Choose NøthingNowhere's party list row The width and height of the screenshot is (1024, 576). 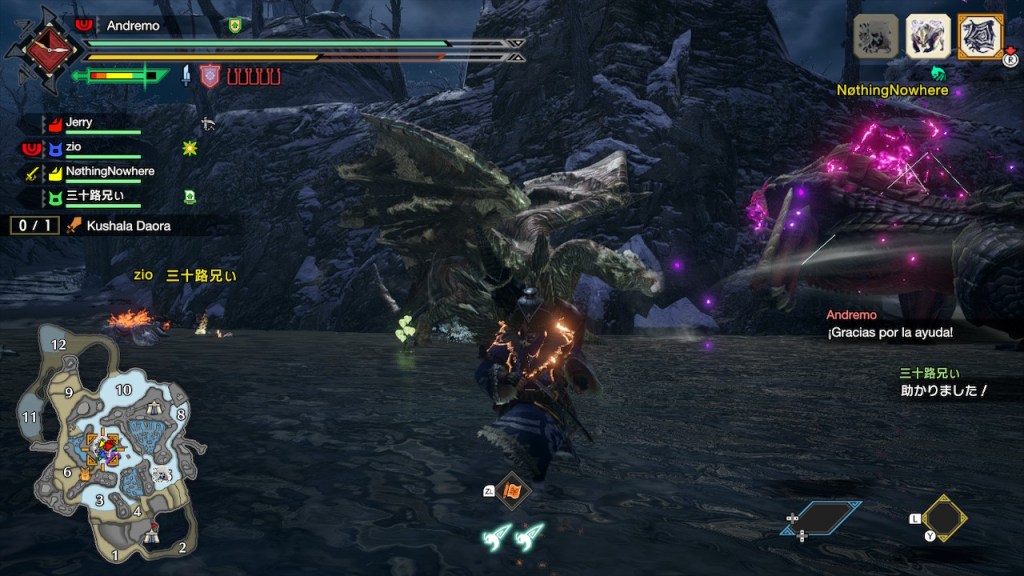click(109, 172)
